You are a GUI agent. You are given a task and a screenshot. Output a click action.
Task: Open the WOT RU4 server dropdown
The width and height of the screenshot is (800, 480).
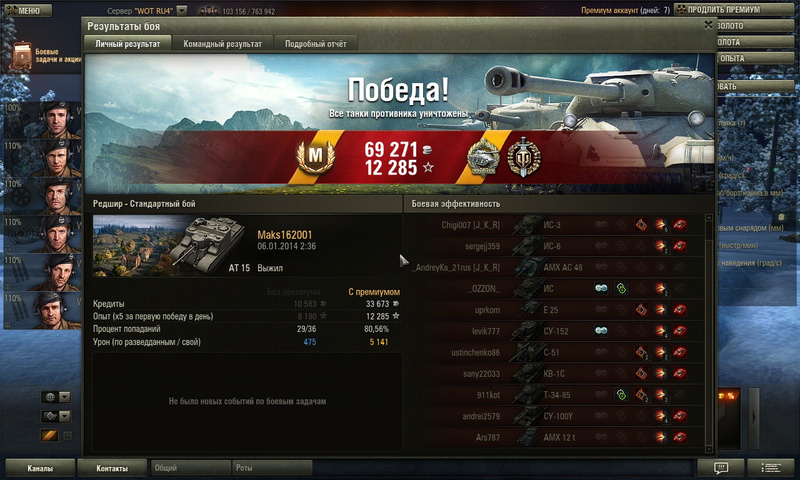[x=180, y=10]
